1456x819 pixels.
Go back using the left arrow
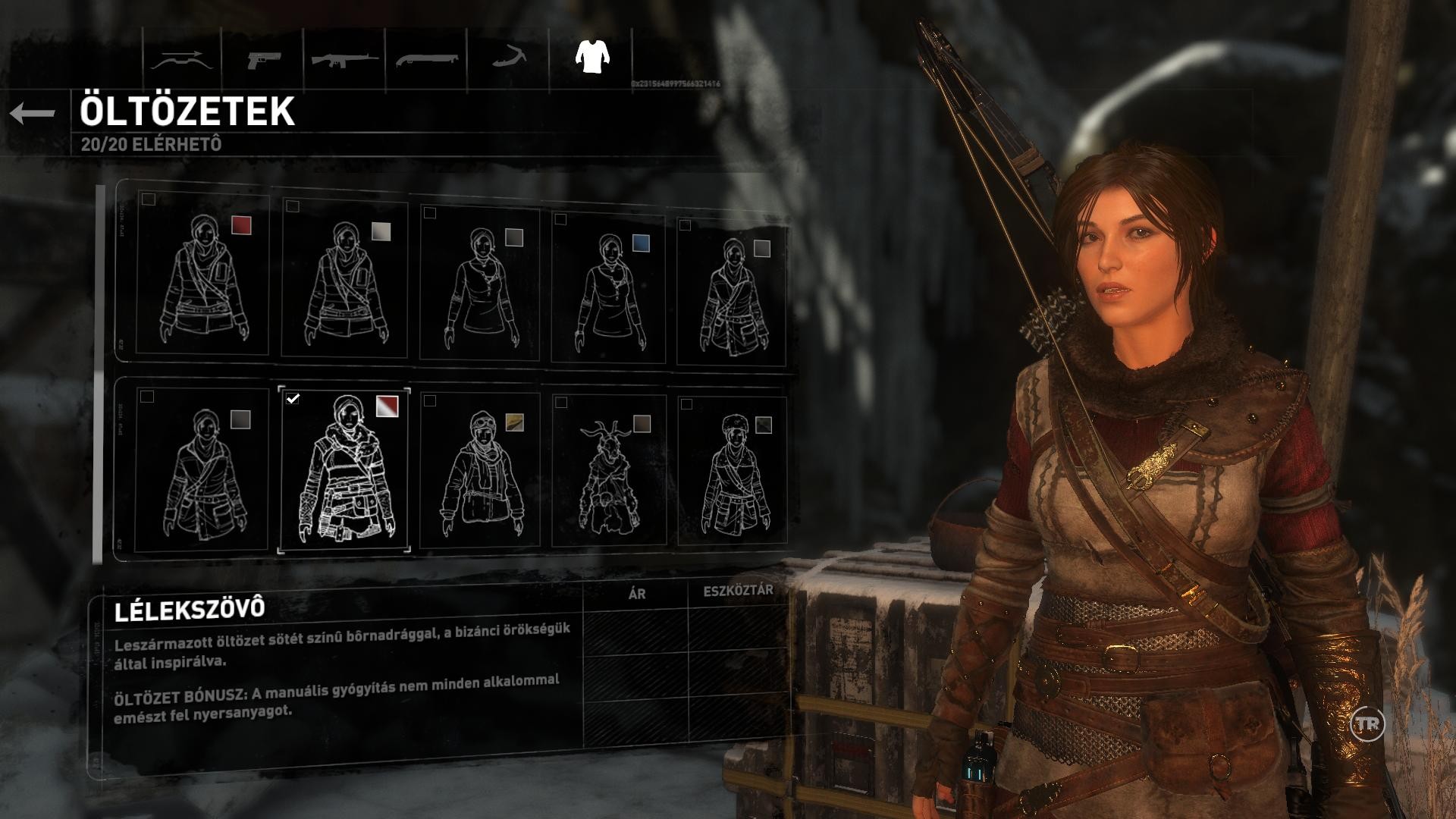click(x=33, y=114)
